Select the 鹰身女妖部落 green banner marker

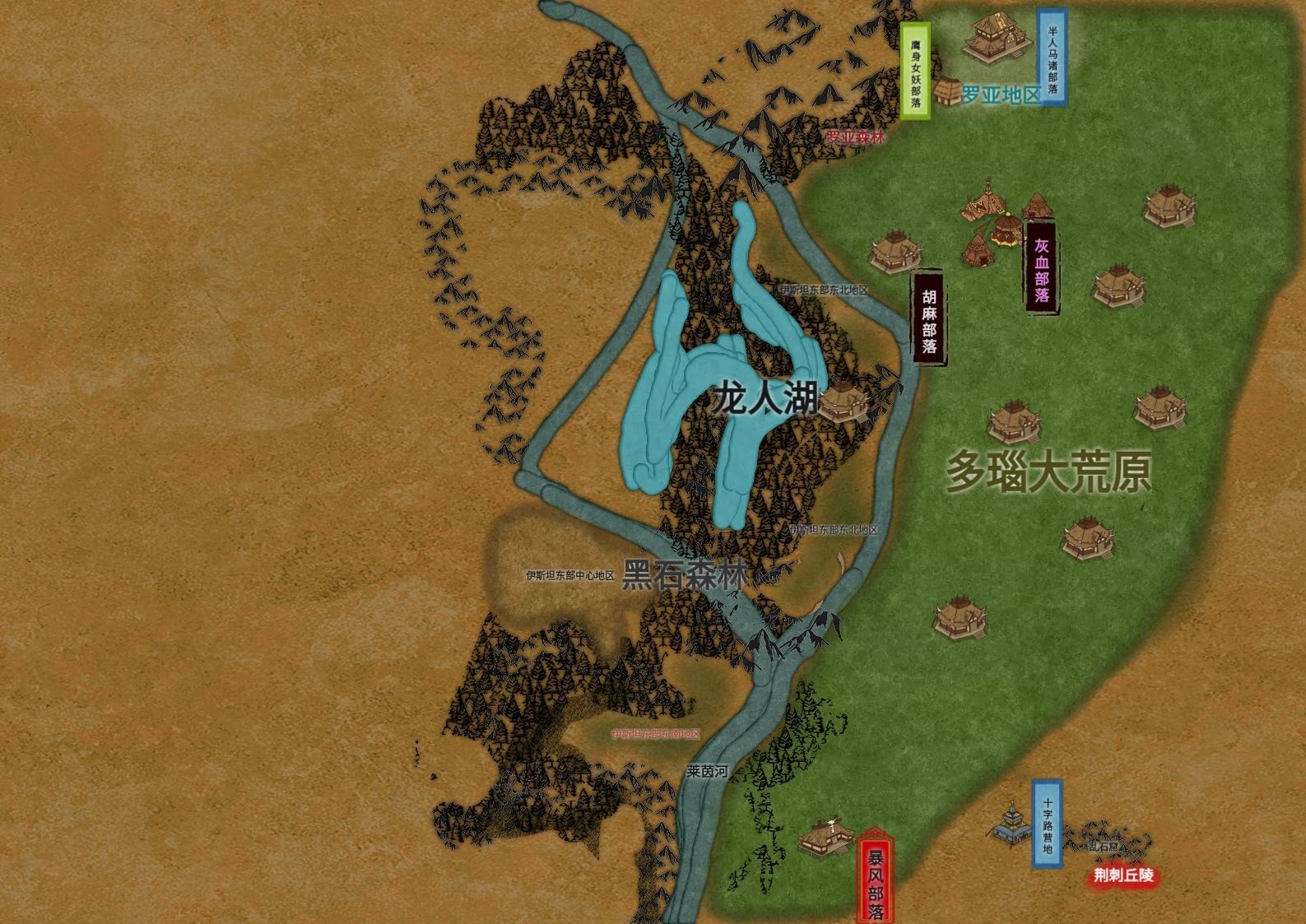(x=915, y=71)
